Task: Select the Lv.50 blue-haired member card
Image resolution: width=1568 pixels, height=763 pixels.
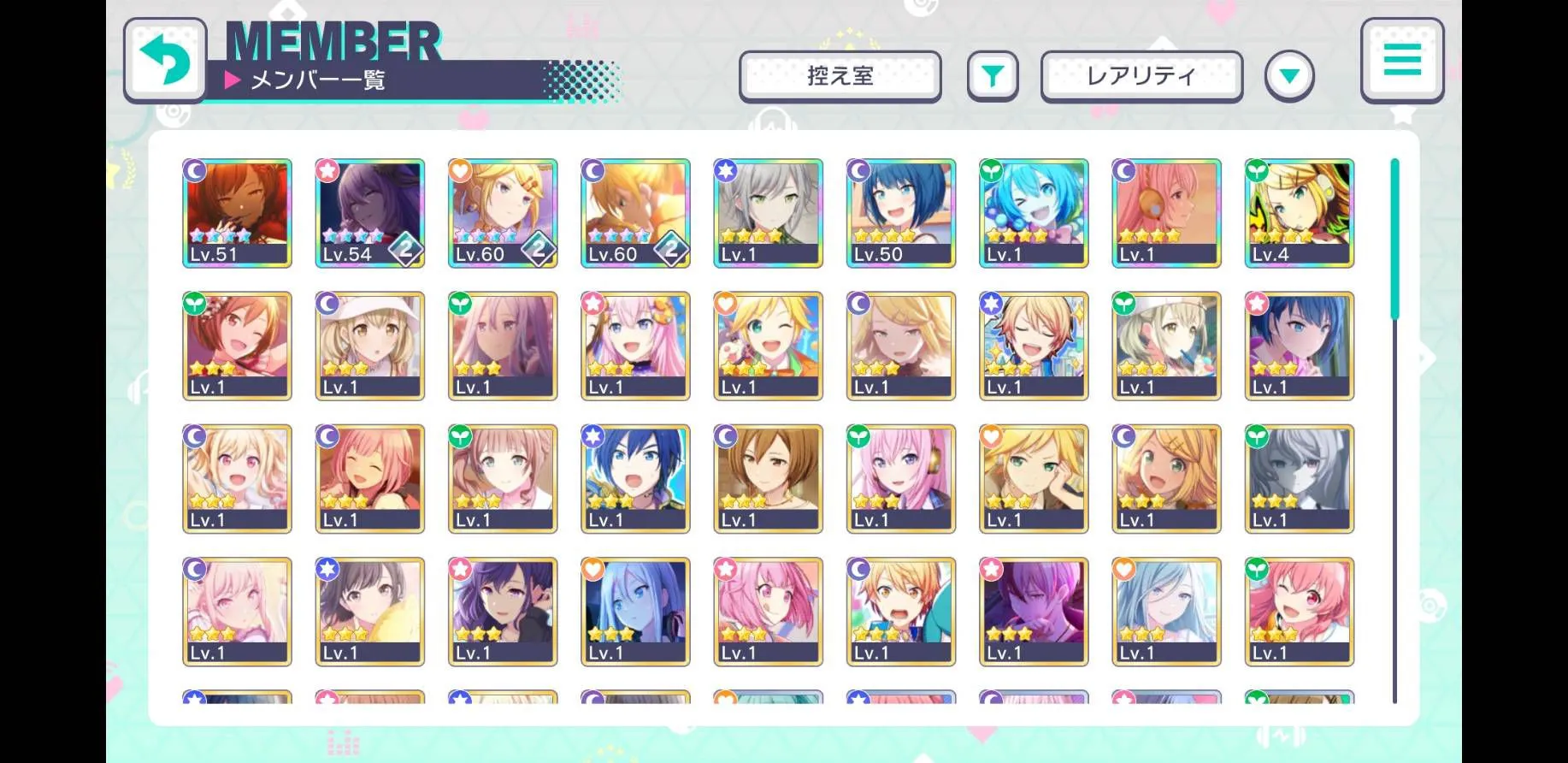Action: (x=900, y=213)
